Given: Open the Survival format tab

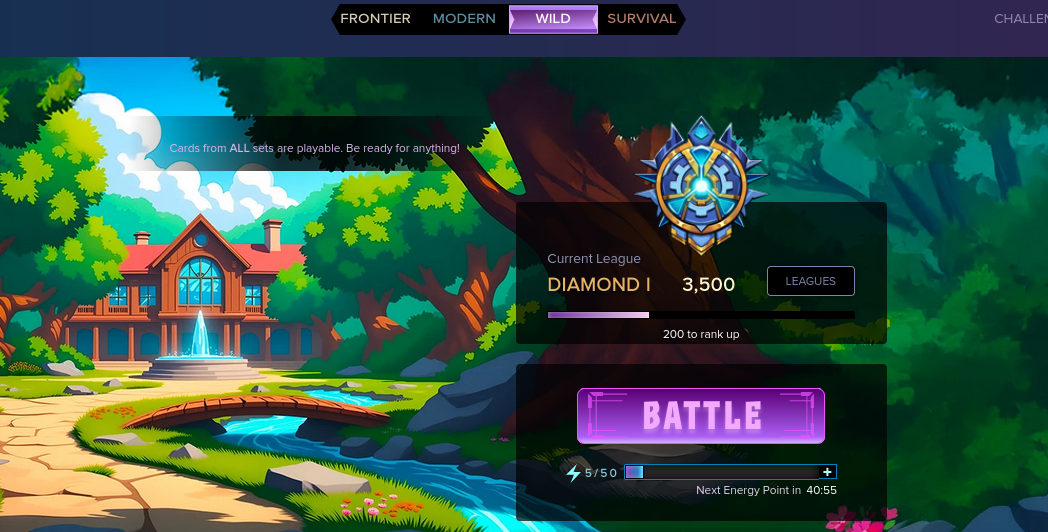Looking at the screenshot, I should click(641, 19).
